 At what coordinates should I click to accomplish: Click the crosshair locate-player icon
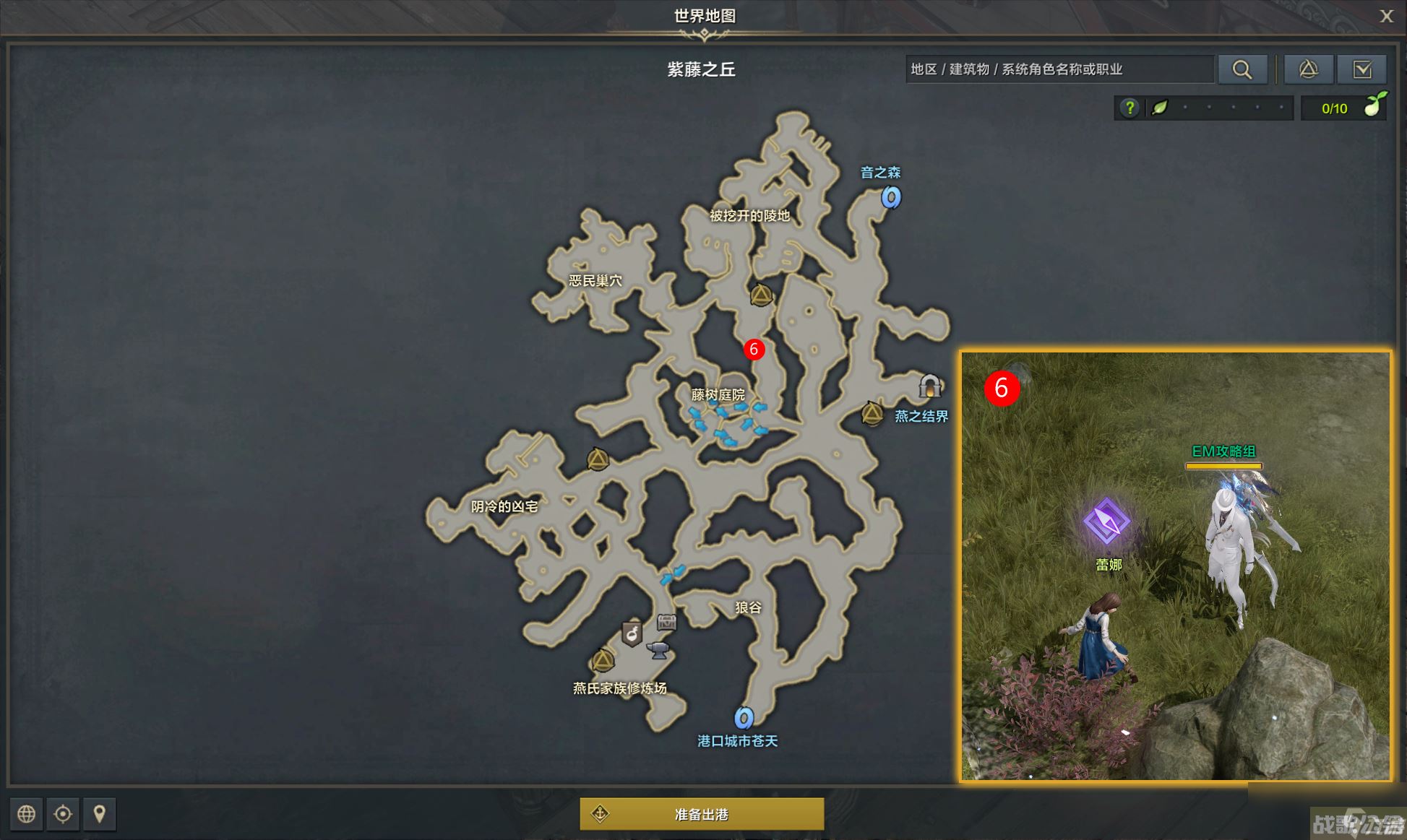coord(63,814)
